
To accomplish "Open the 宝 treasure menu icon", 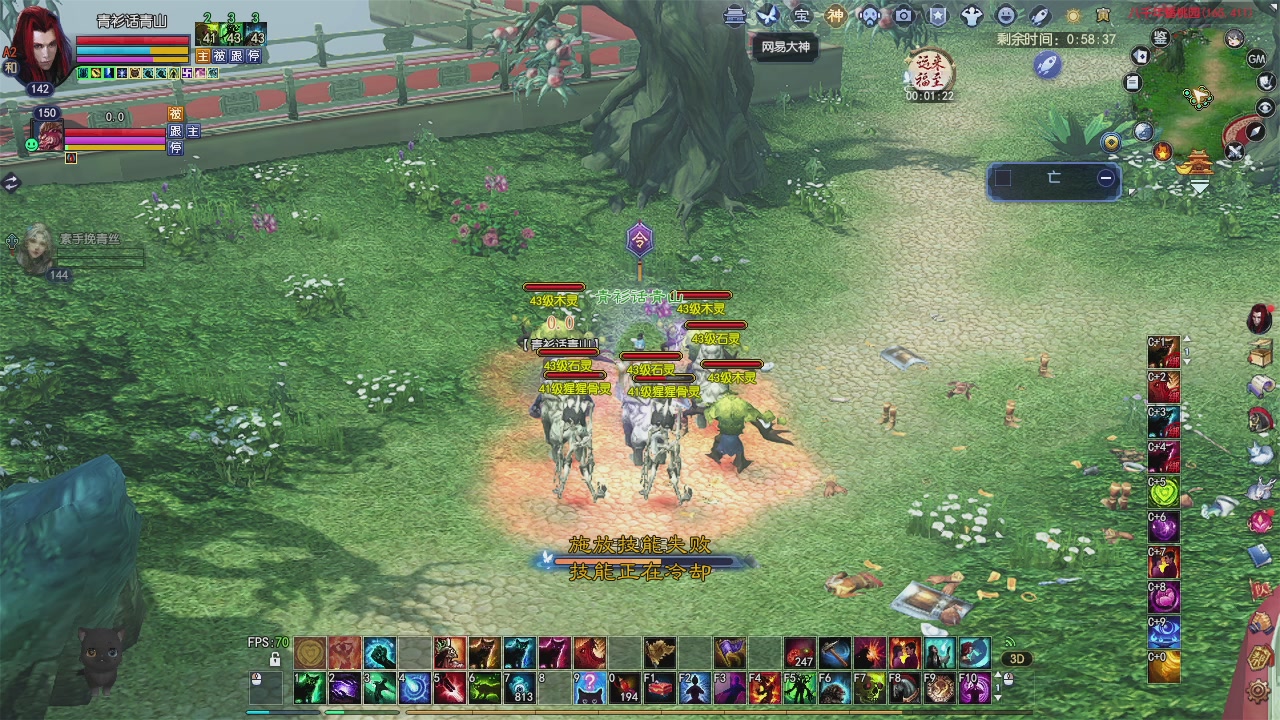I will pyautogui.click(x=802, y=15).
